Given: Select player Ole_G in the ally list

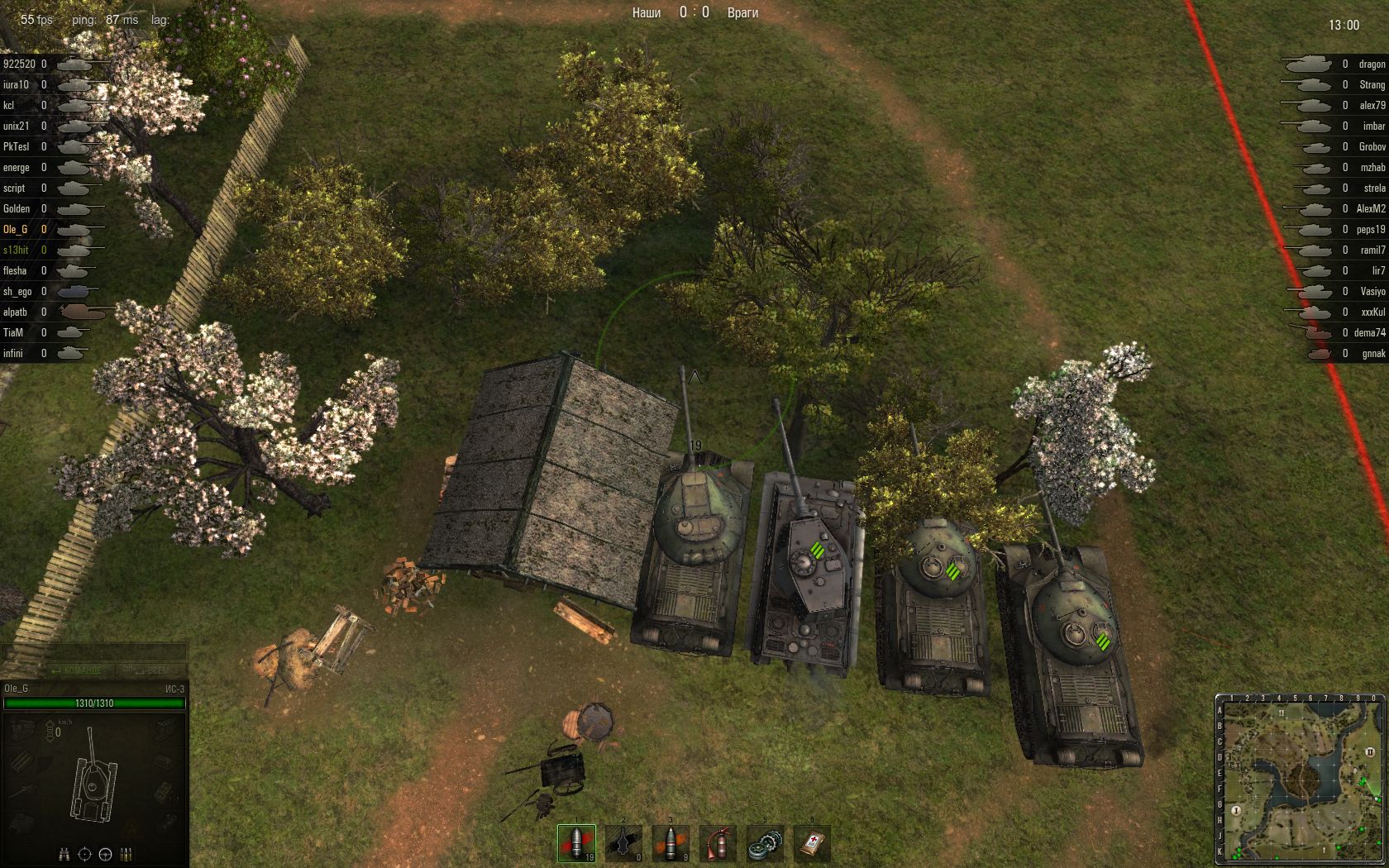Looking at the screenshot, I should 16,229.
